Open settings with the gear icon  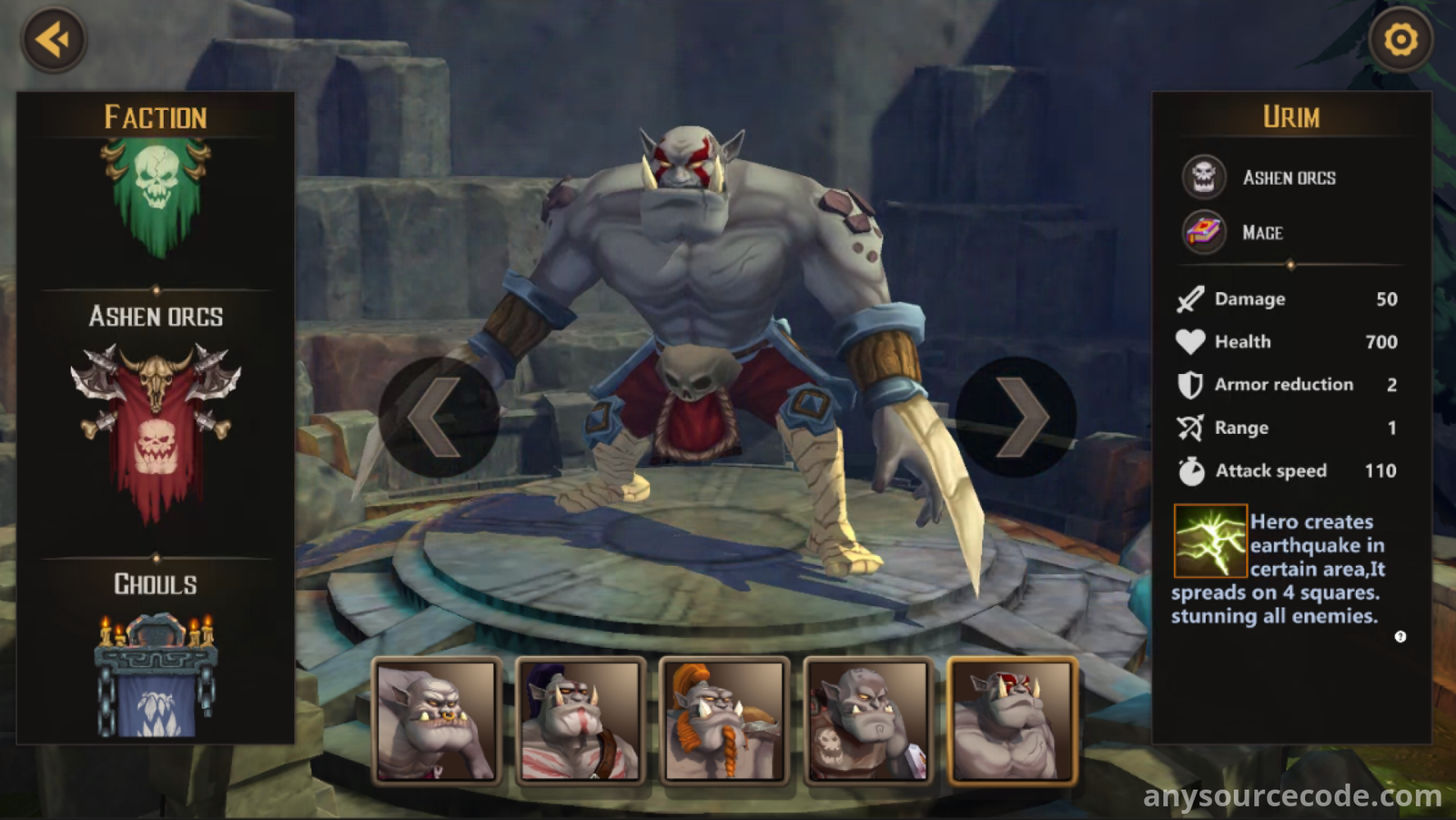pos(1400,39)
